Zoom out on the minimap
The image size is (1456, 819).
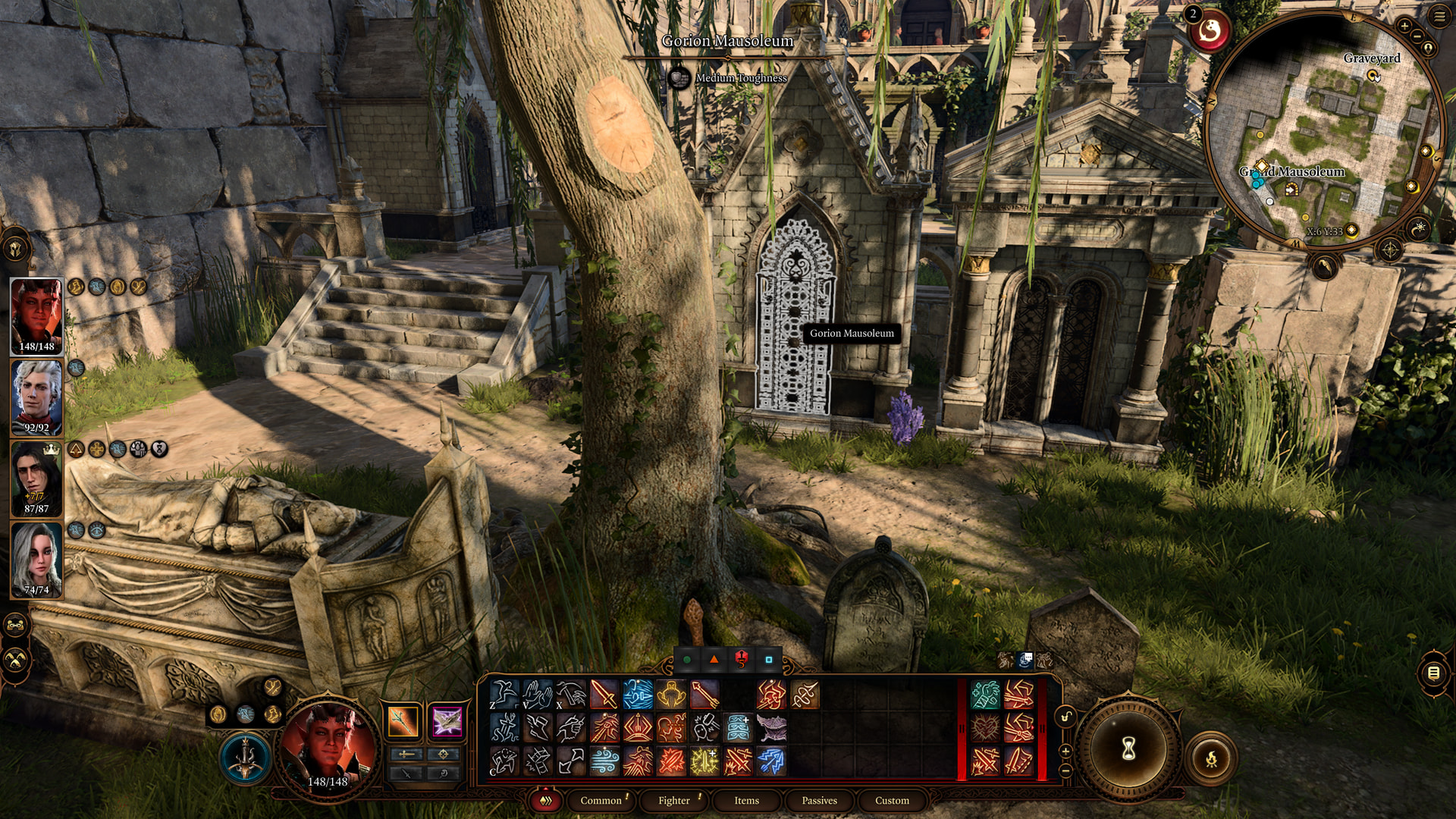click(1417, 36)
